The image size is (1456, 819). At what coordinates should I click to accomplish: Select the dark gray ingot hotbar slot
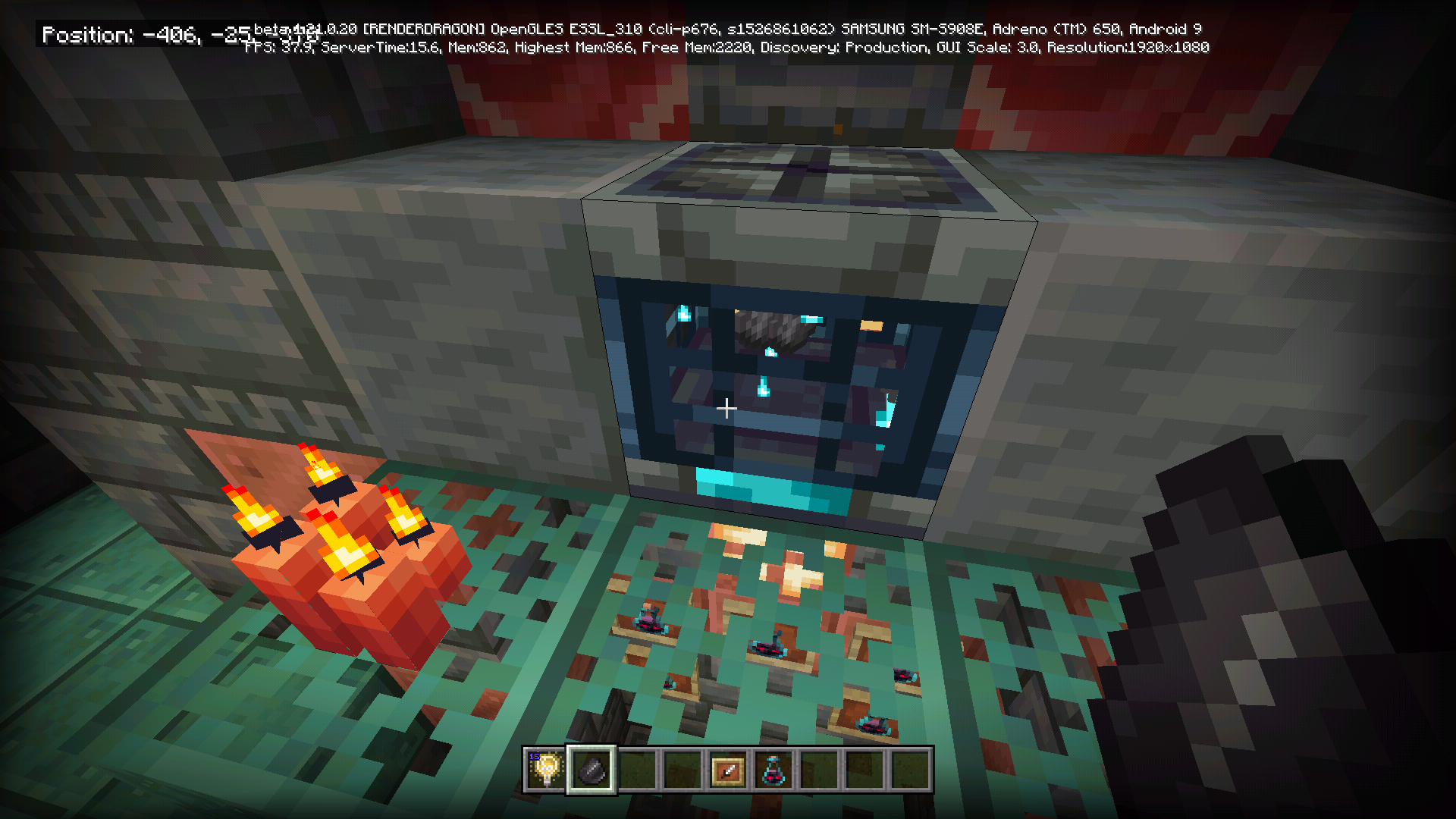tap(591, 770)
